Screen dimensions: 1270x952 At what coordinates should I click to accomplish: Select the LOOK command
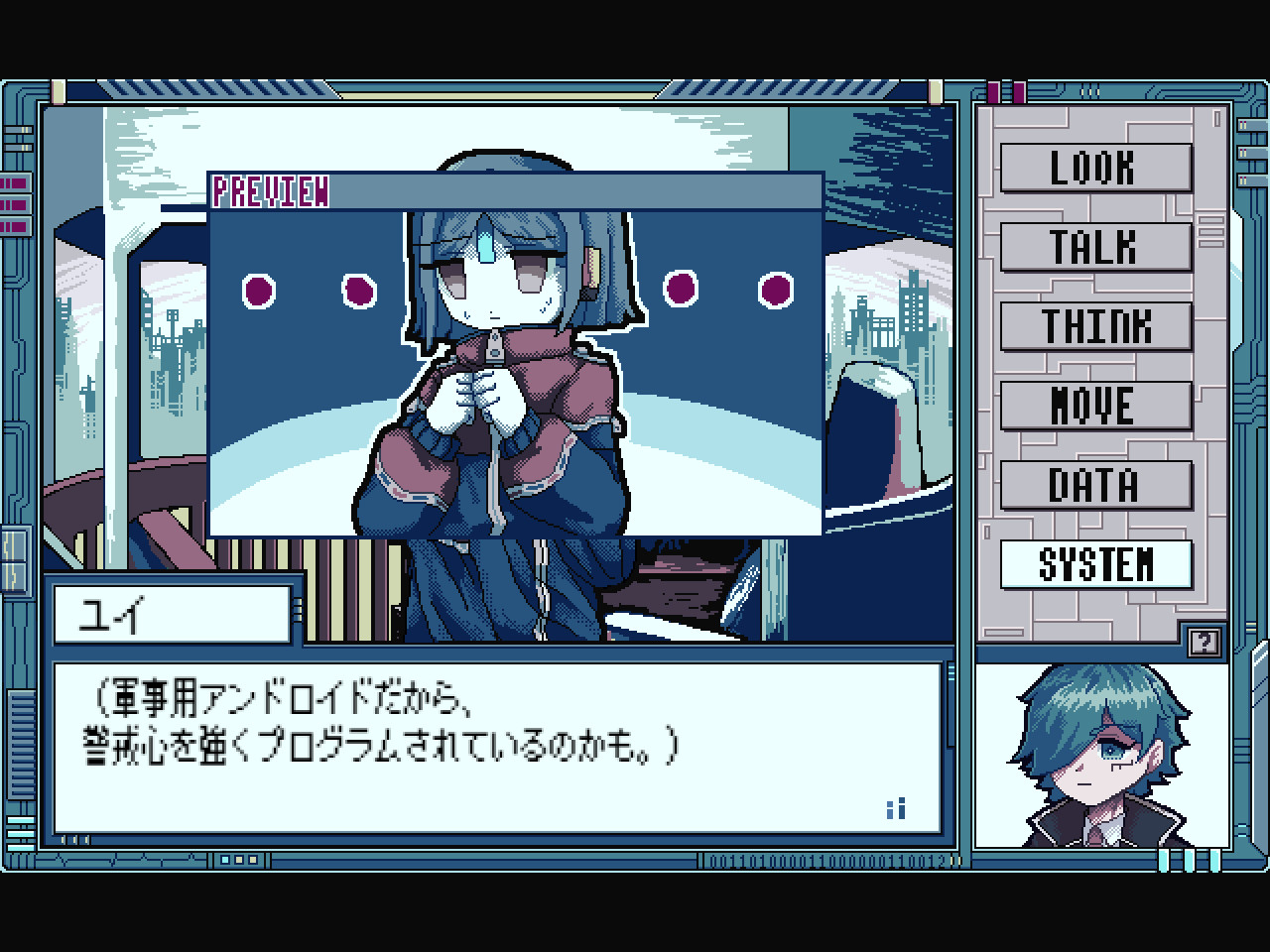[x=1095, y=169]
